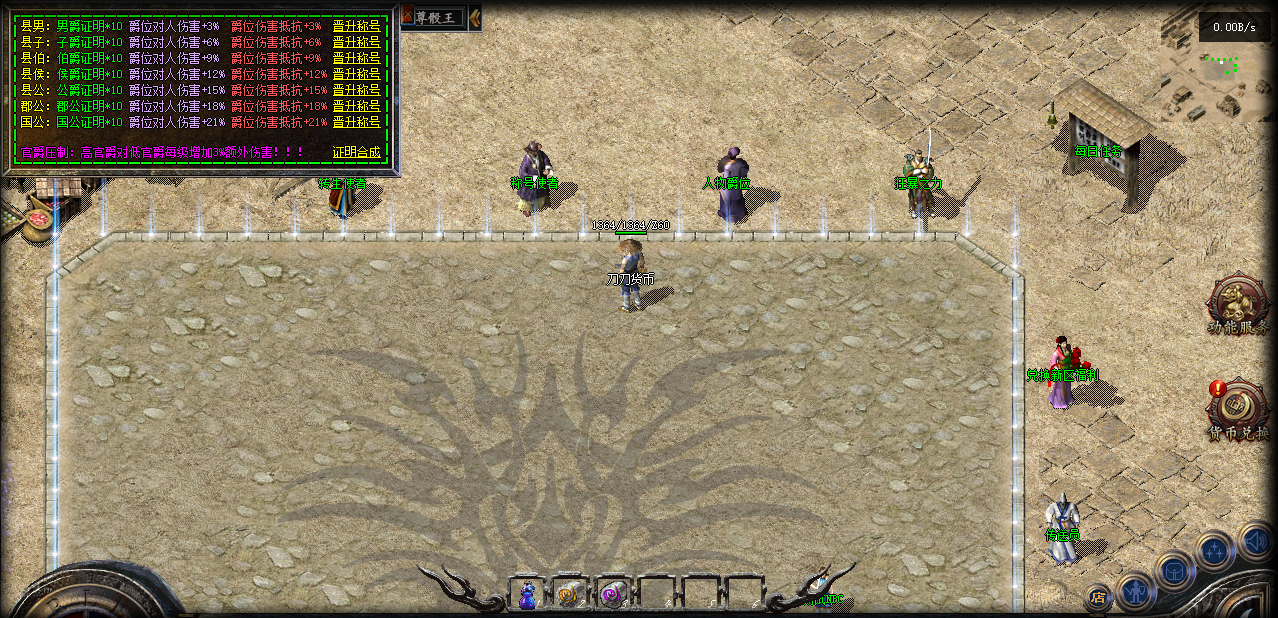The height and width of the screenshot is (618, 1278).
Task: Open the 店 shop button
Action: [1098, 598]
